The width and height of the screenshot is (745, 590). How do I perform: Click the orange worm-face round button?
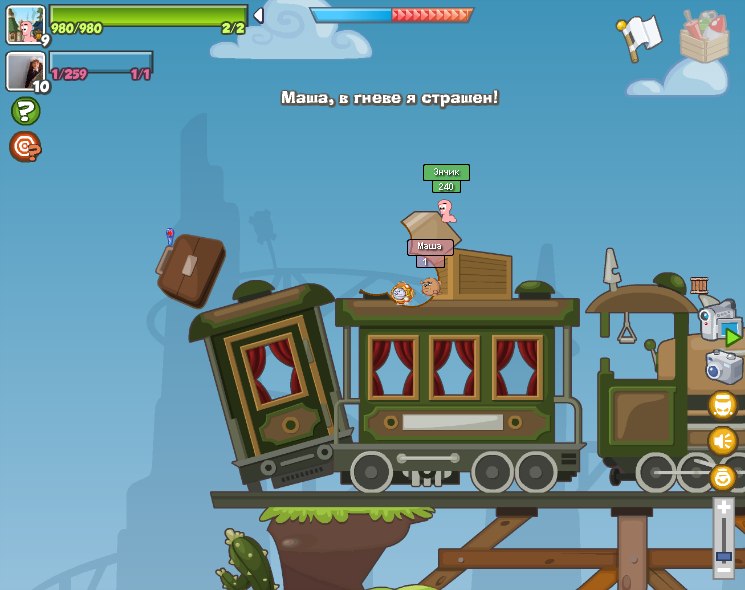722,405
